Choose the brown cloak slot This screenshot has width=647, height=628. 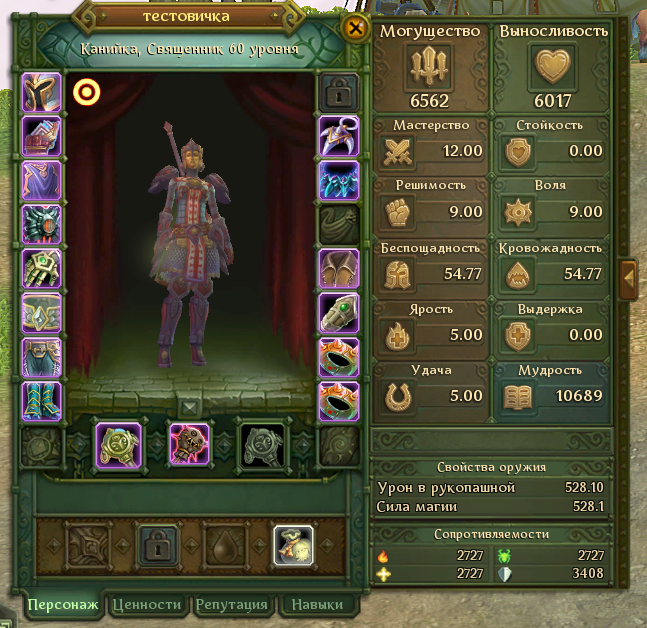(x=338, y=269)
